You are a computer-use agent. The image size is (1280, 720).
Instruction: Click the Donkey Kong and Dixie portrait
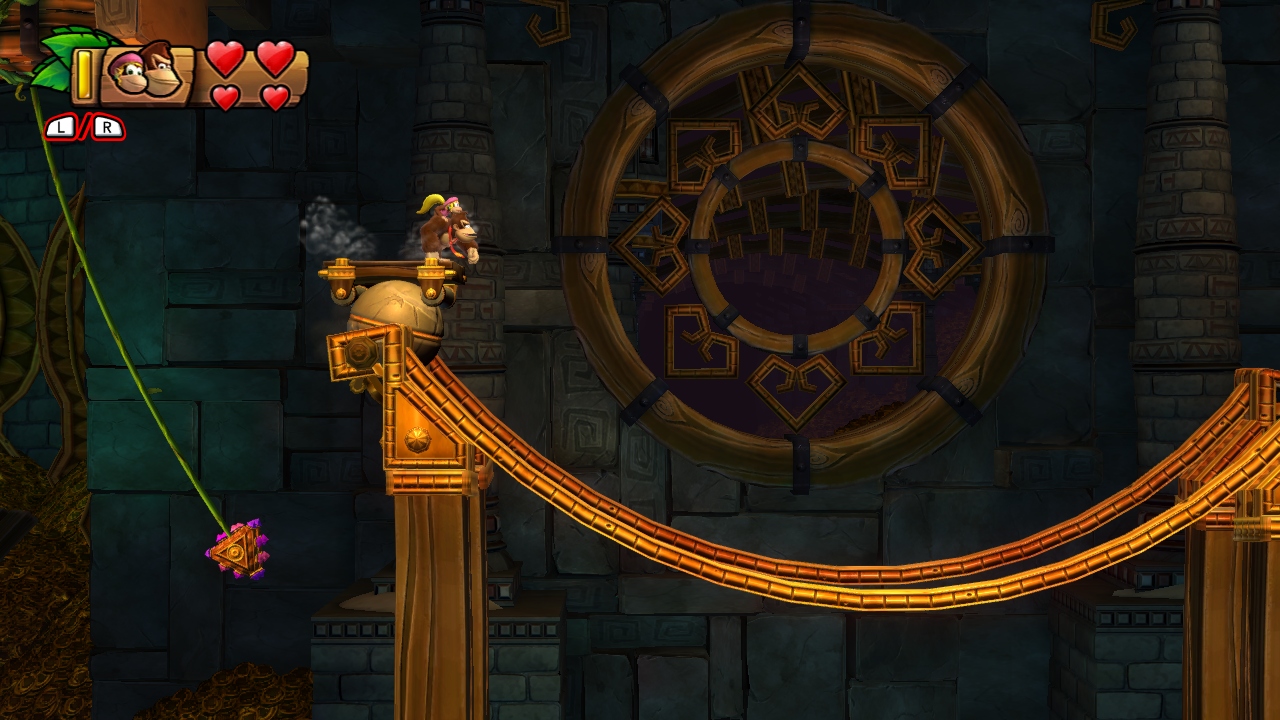coord(144,72)
